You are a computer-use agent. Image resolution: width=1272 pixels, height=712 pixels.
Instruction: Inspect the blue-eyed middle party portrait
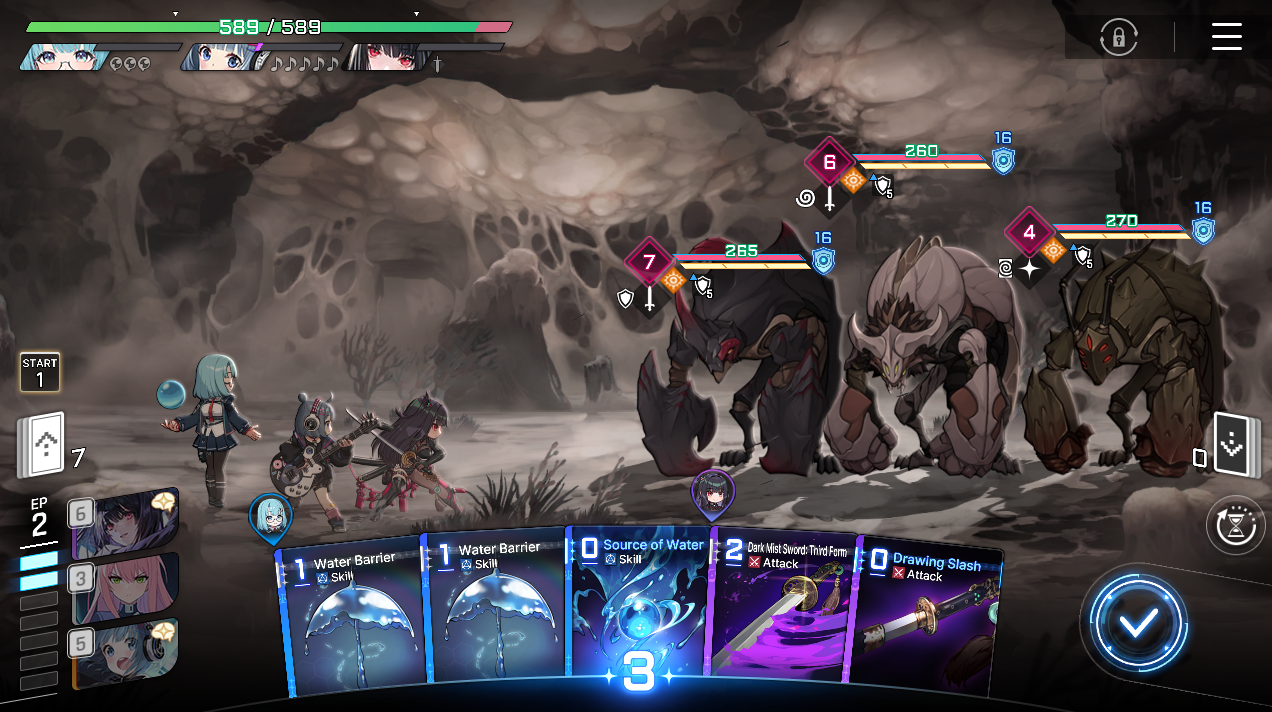pos(222,57)
